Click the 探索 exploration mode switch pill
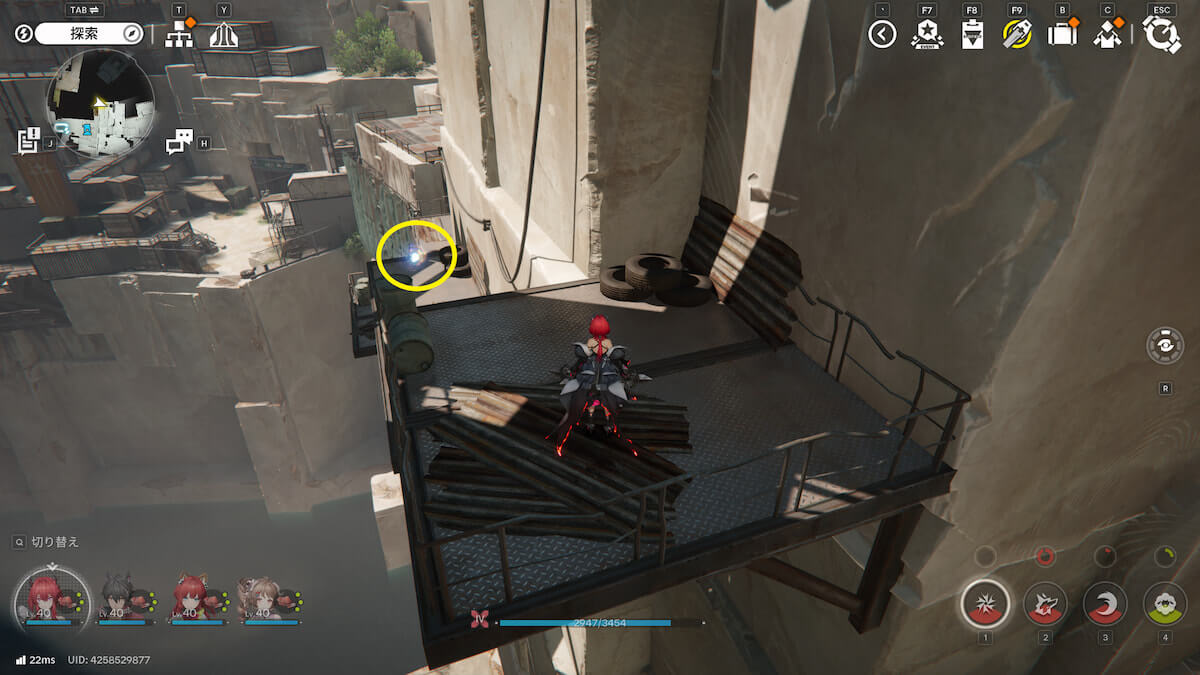The height and width of the screenshot is (675, 1200). [x=90, y=34]
